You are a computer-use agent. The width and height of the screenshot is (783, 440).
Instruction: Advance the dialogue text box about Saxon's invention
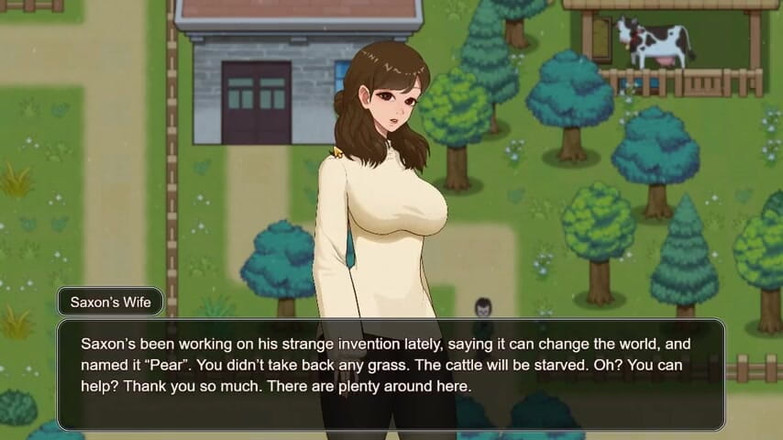coord(390,374)
